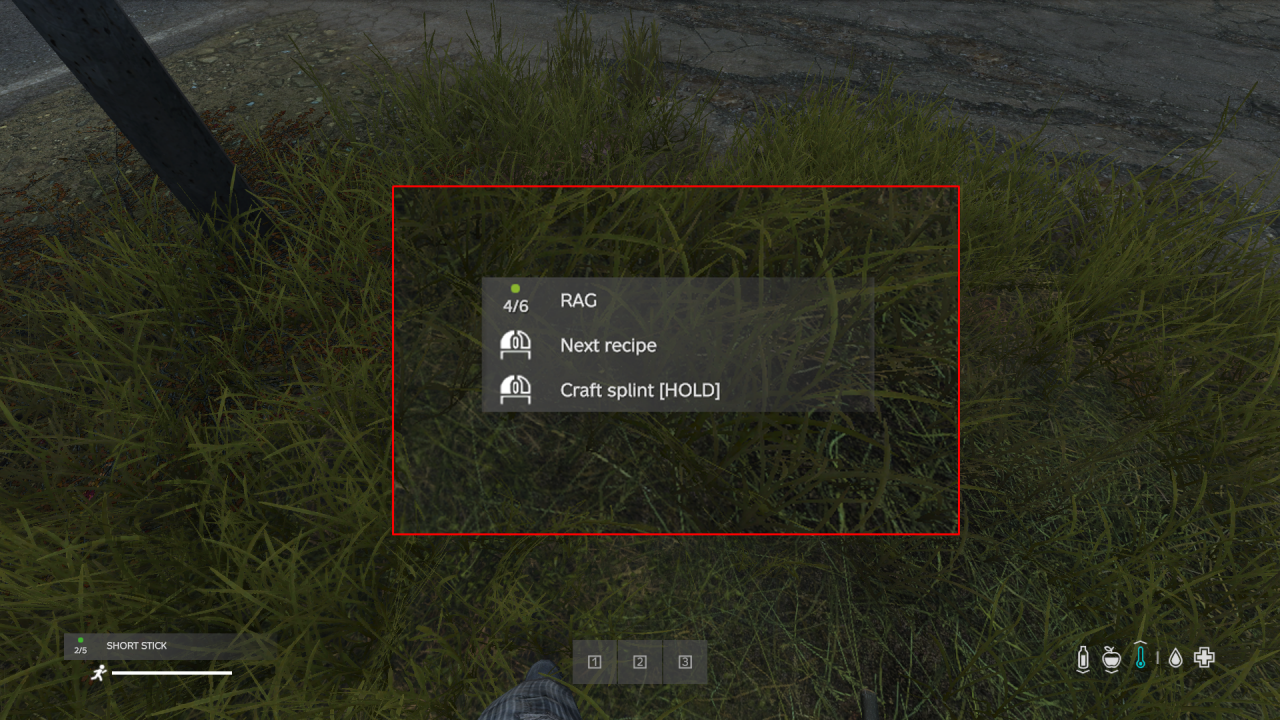This screenshot has height=720, width=1280.
Task: Click the cyan temperature thermometer icon
Action: tap(1140, 658)
